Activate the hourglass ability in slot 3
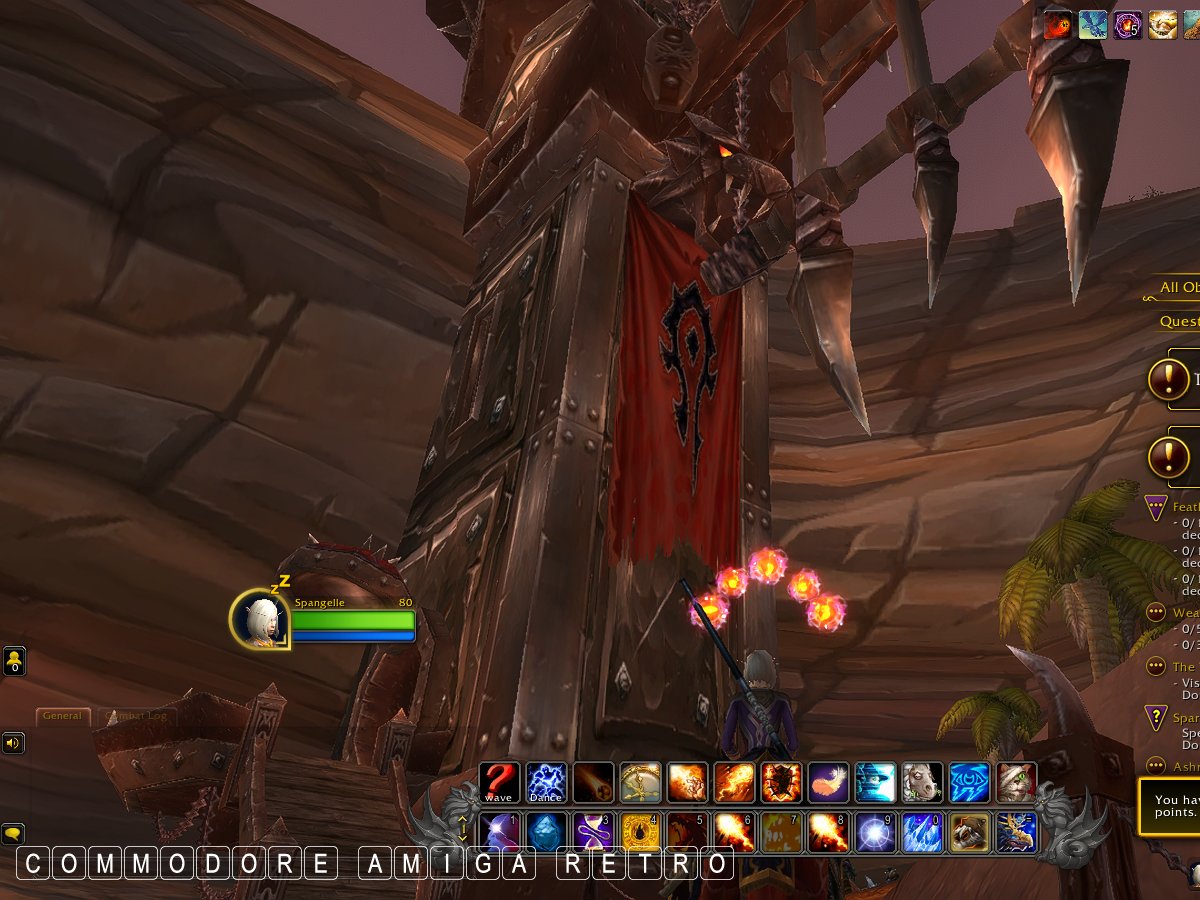Screen dimensions: 1200x900 click(594, 832)
